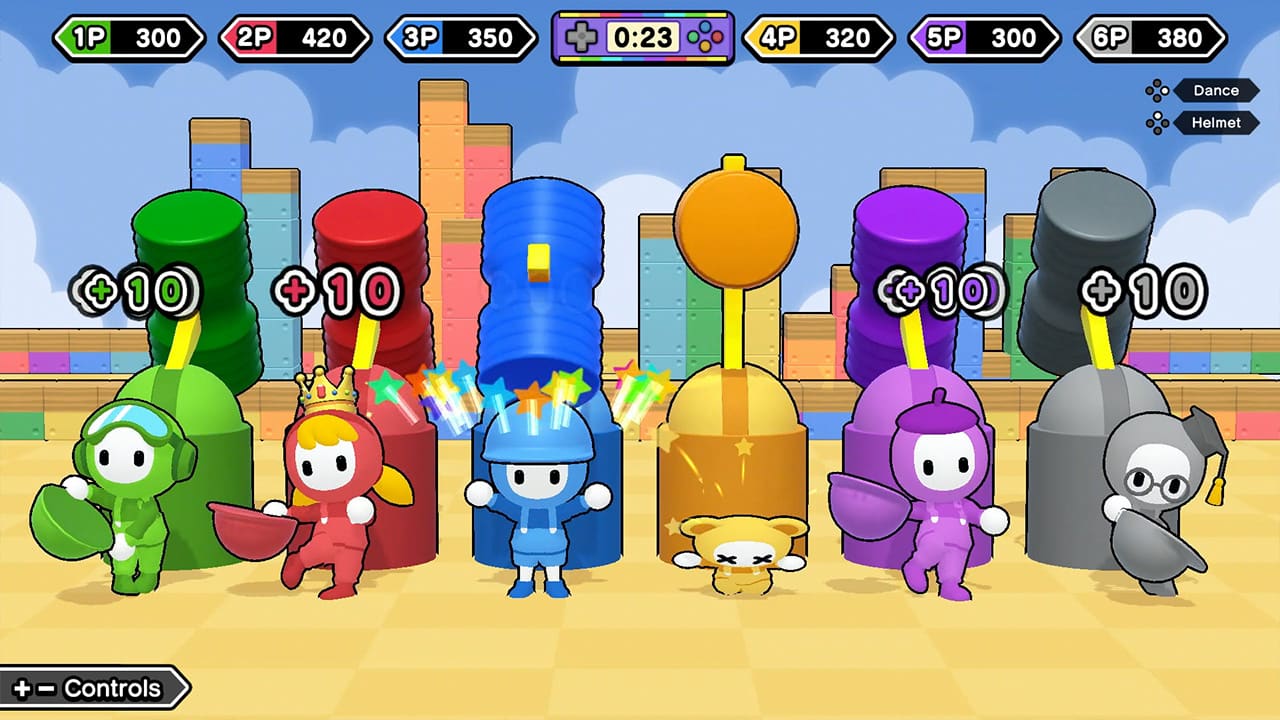Select the D-pad icon next to Helmet
Viewport: 1280px width, 720px height.
point(1157,122)
